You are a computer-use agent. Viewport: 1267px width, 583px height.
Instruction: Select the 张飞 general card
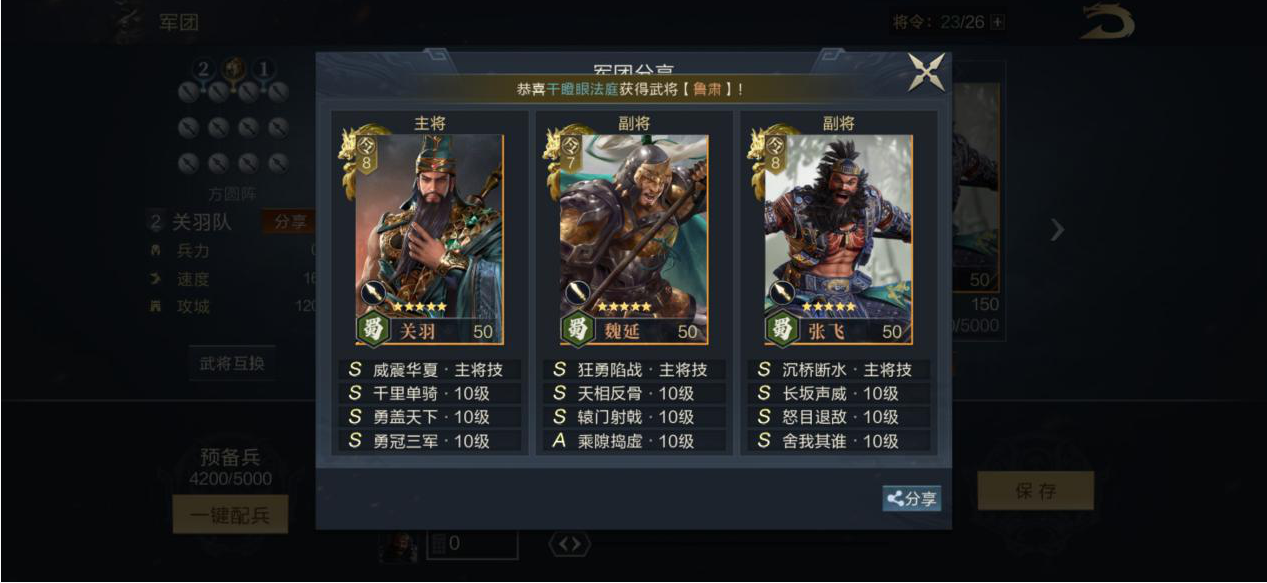tap(838, 240)
